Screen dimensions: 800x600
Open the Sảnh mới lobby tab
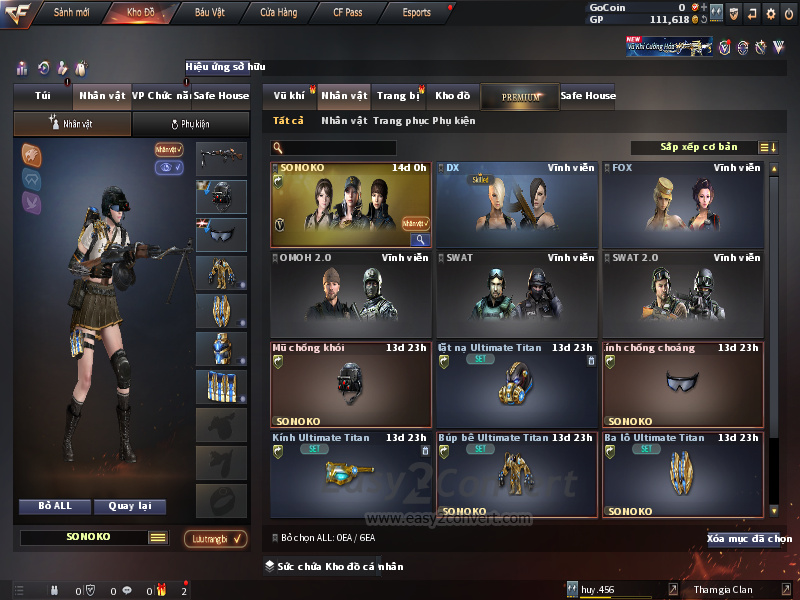[71, 13]
